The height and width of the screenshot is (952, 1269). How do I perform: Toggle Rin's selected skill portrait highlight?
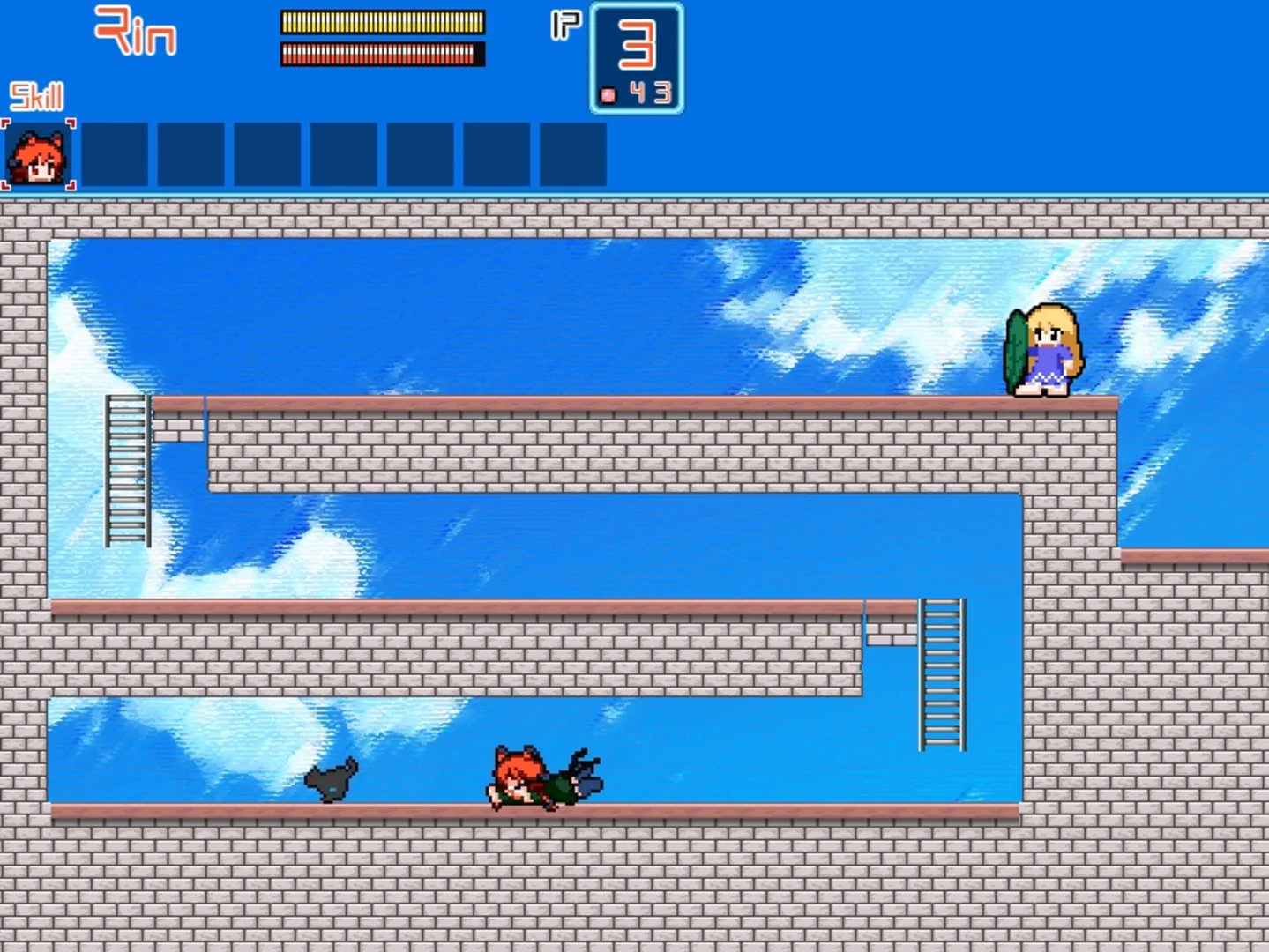click(x=41, y=155)
